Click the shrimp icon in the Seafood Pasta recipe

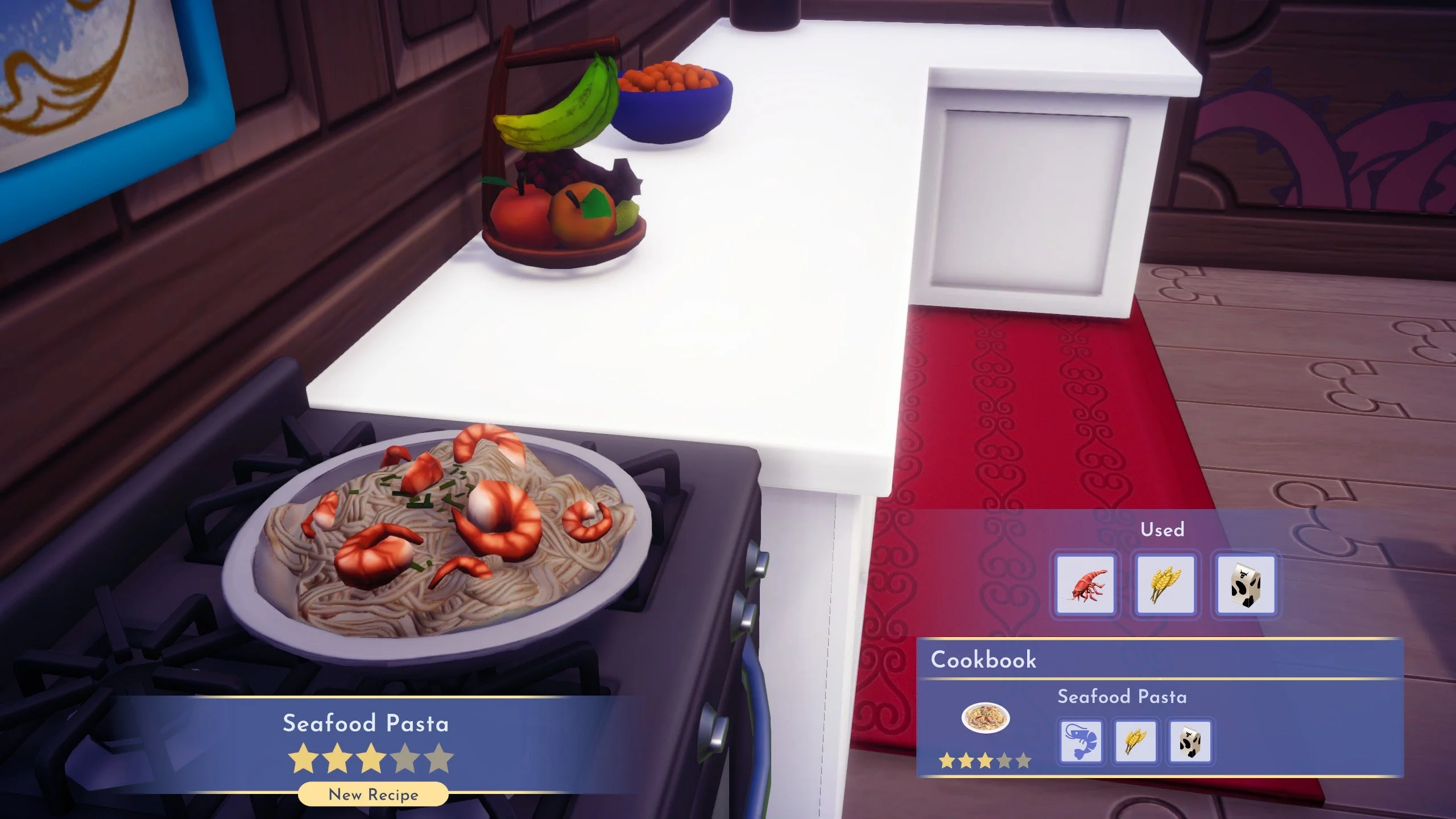[x=1082, y=742]
